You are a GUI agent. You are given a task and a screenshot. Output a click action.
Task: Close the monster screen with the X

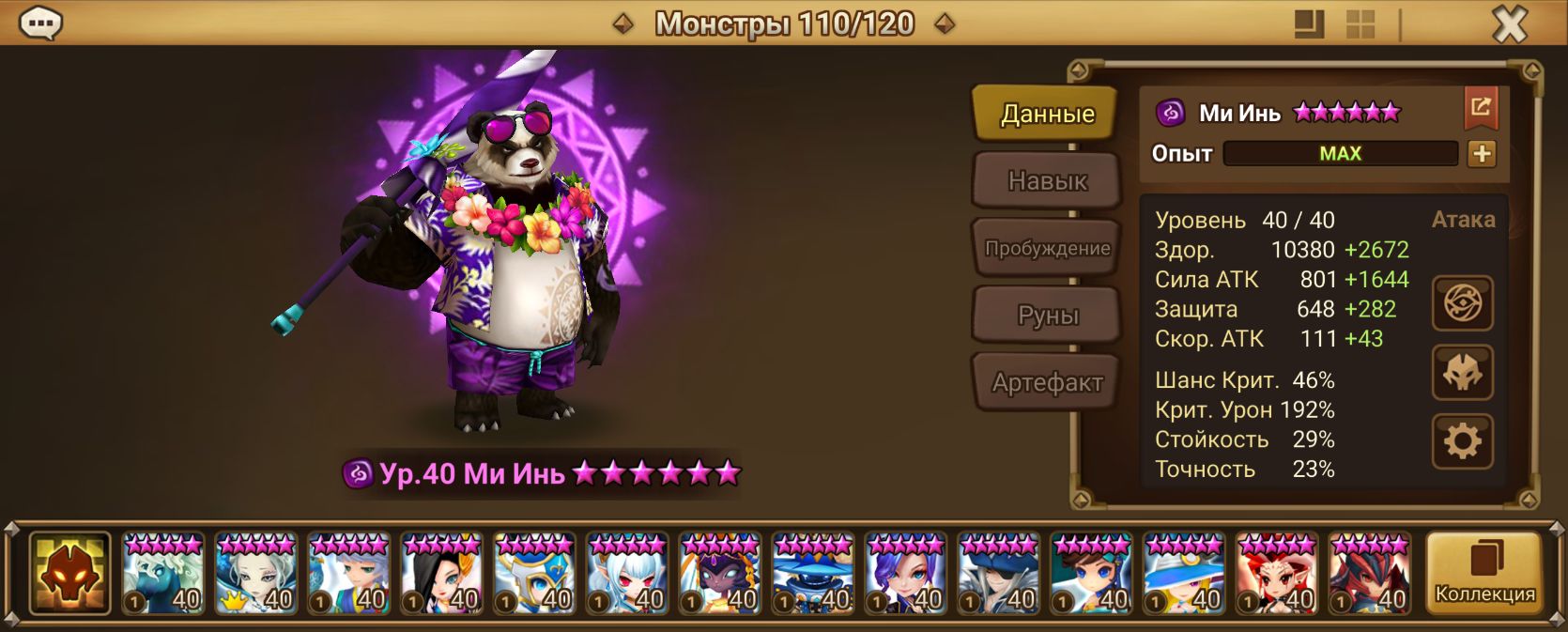click(1509, 24)
